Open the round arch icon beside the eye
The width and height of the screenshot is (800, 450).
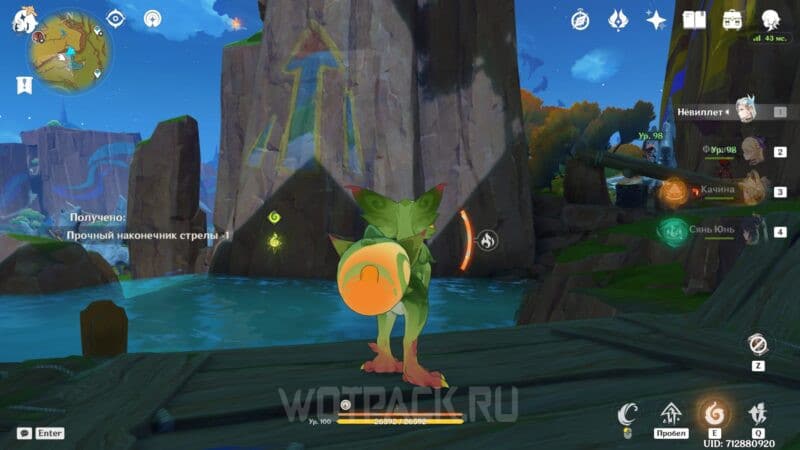coord(152,19)
